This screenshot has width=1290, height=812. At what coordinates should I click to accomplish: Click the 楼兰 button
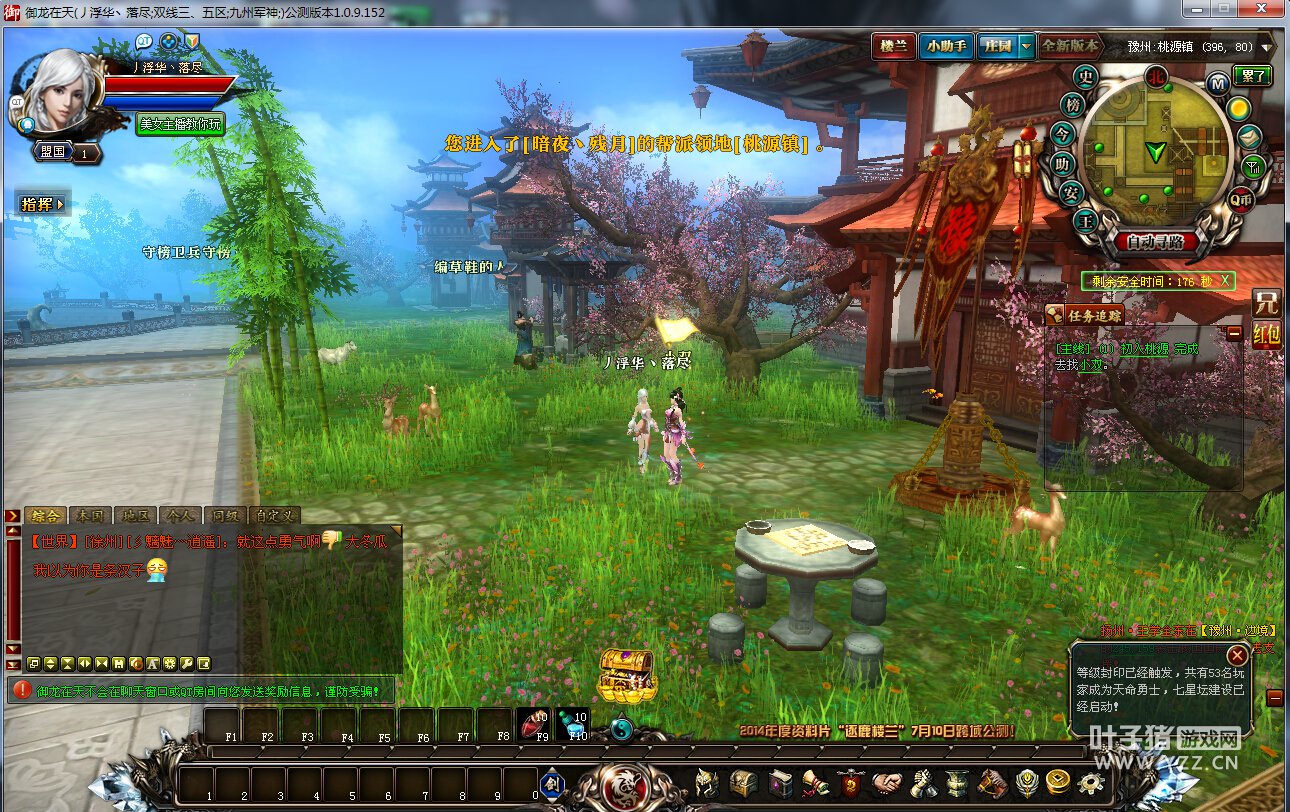click(892, 46)
